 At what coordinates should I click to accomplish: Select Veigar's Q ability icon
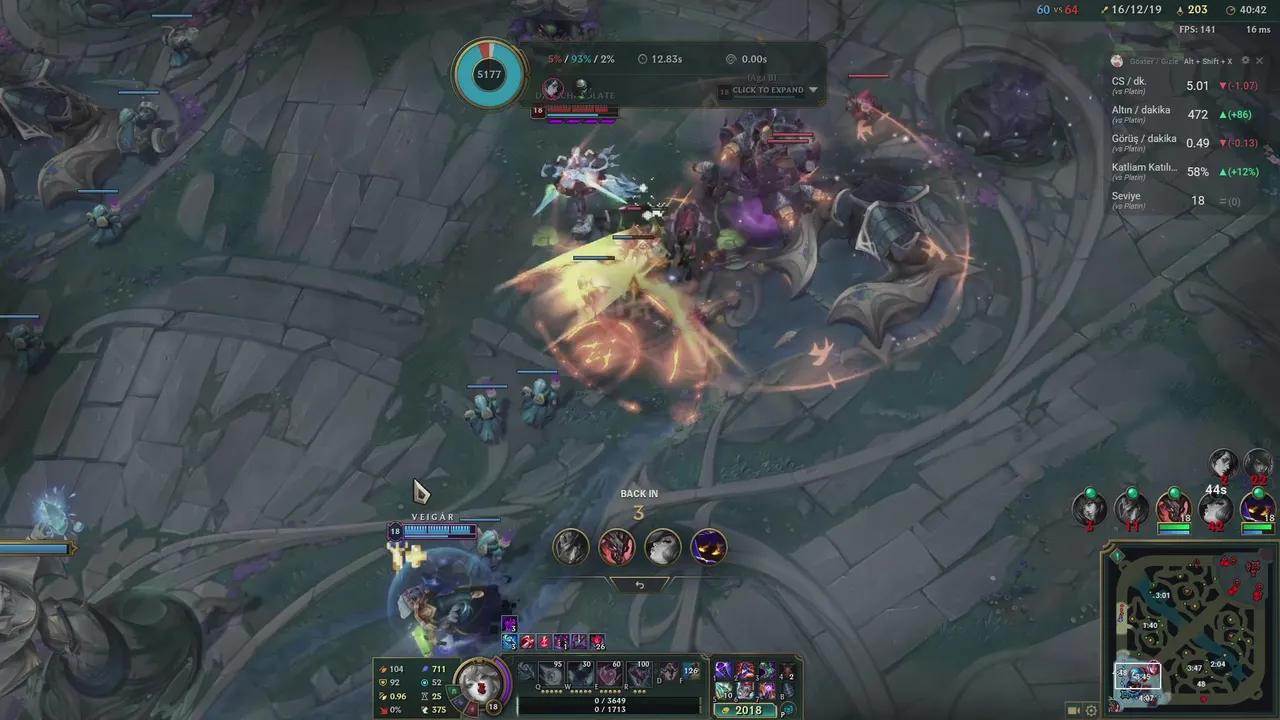[550, 672]
